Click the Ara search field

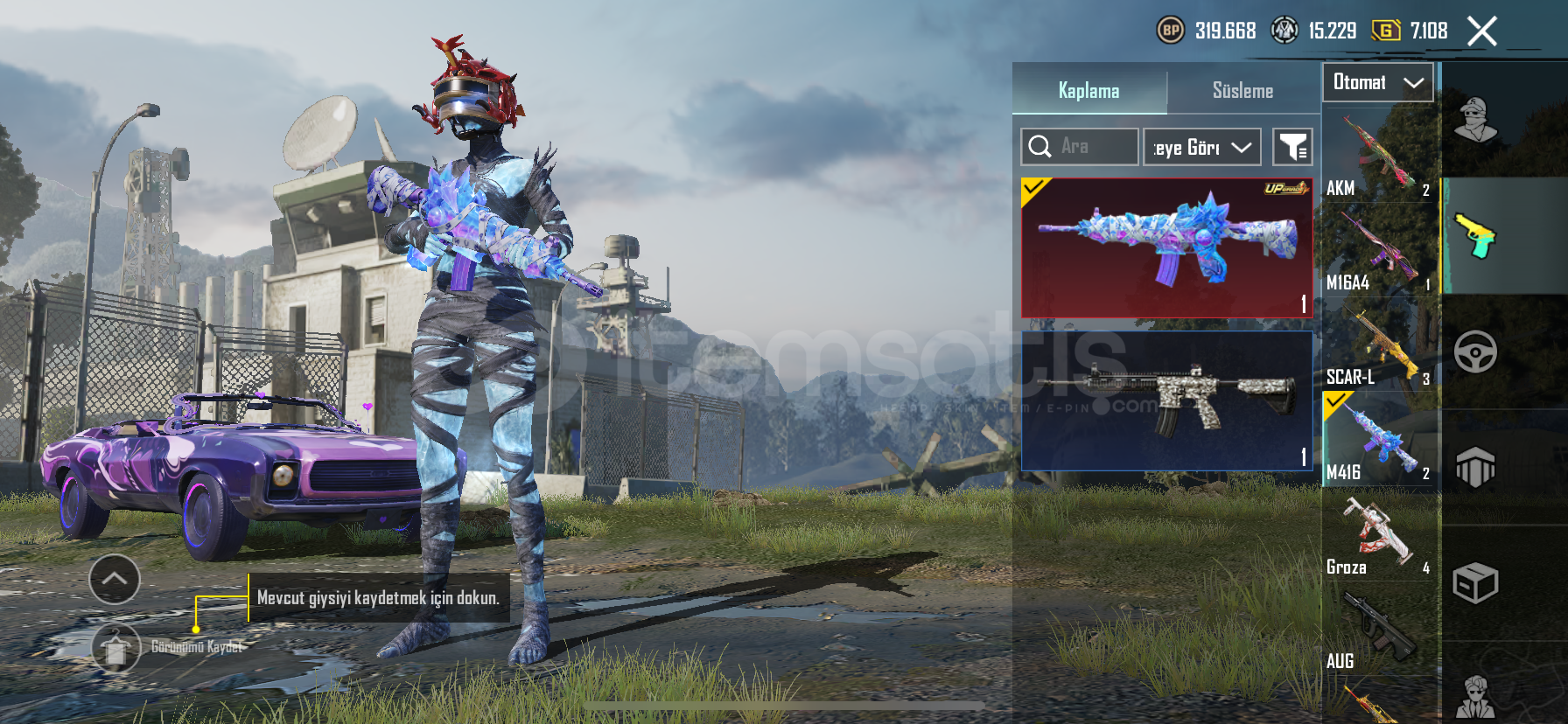click(x=1080, y=147)
